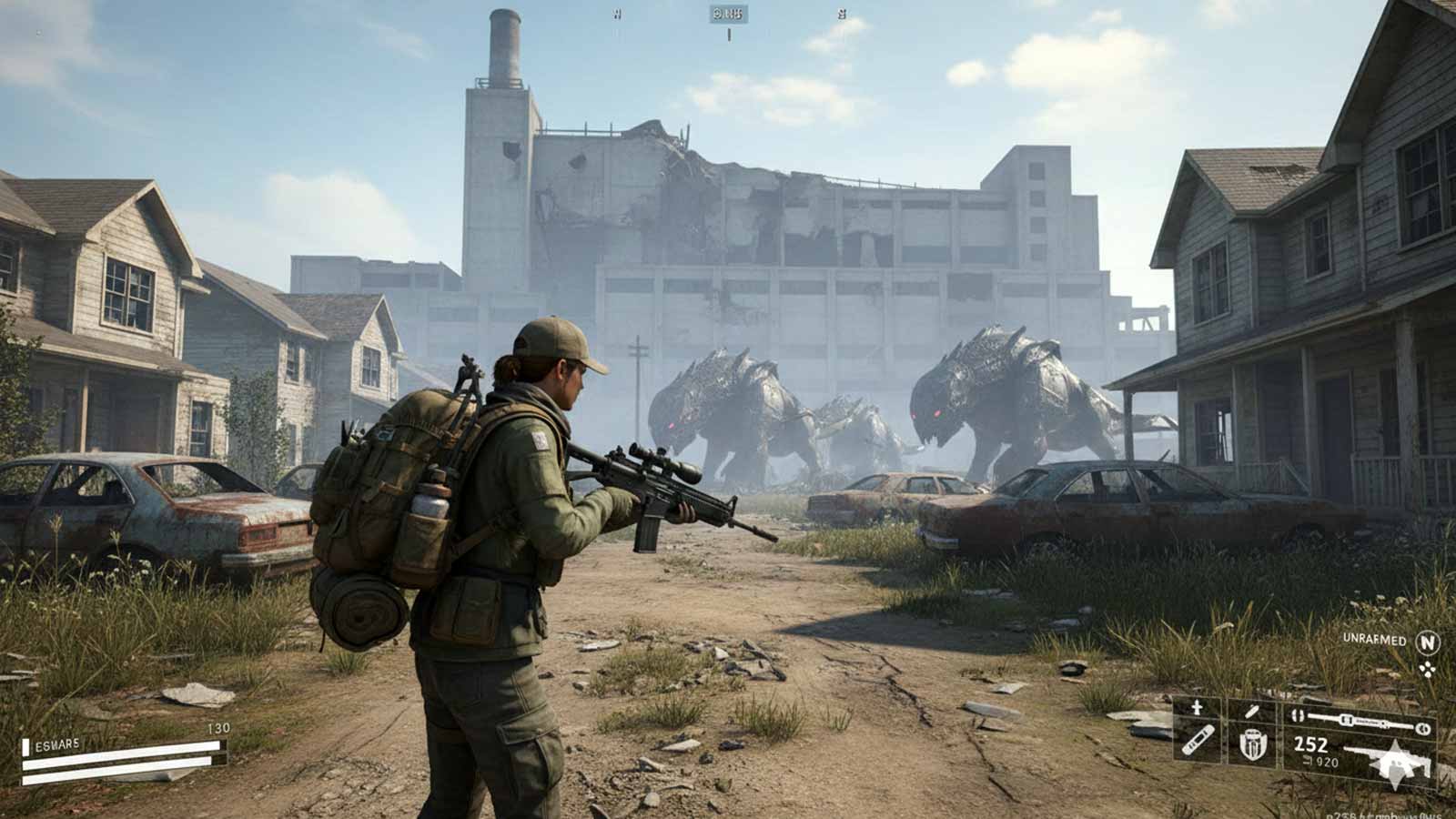1456x819 pixels.
Task: Click the compass heading box
Action: click(728, 14)
